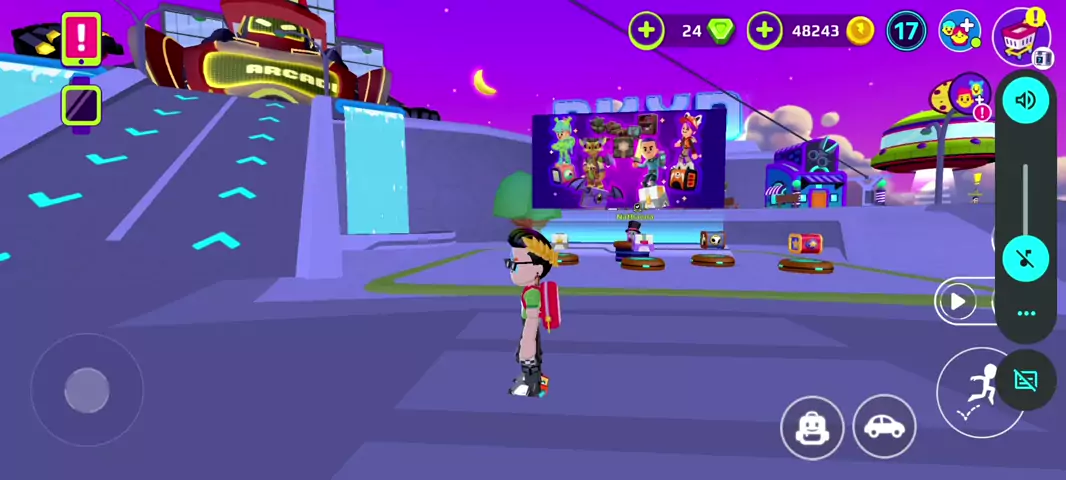Tap the virtual joystick thumb pad
1066x480 pixels.
87,390
